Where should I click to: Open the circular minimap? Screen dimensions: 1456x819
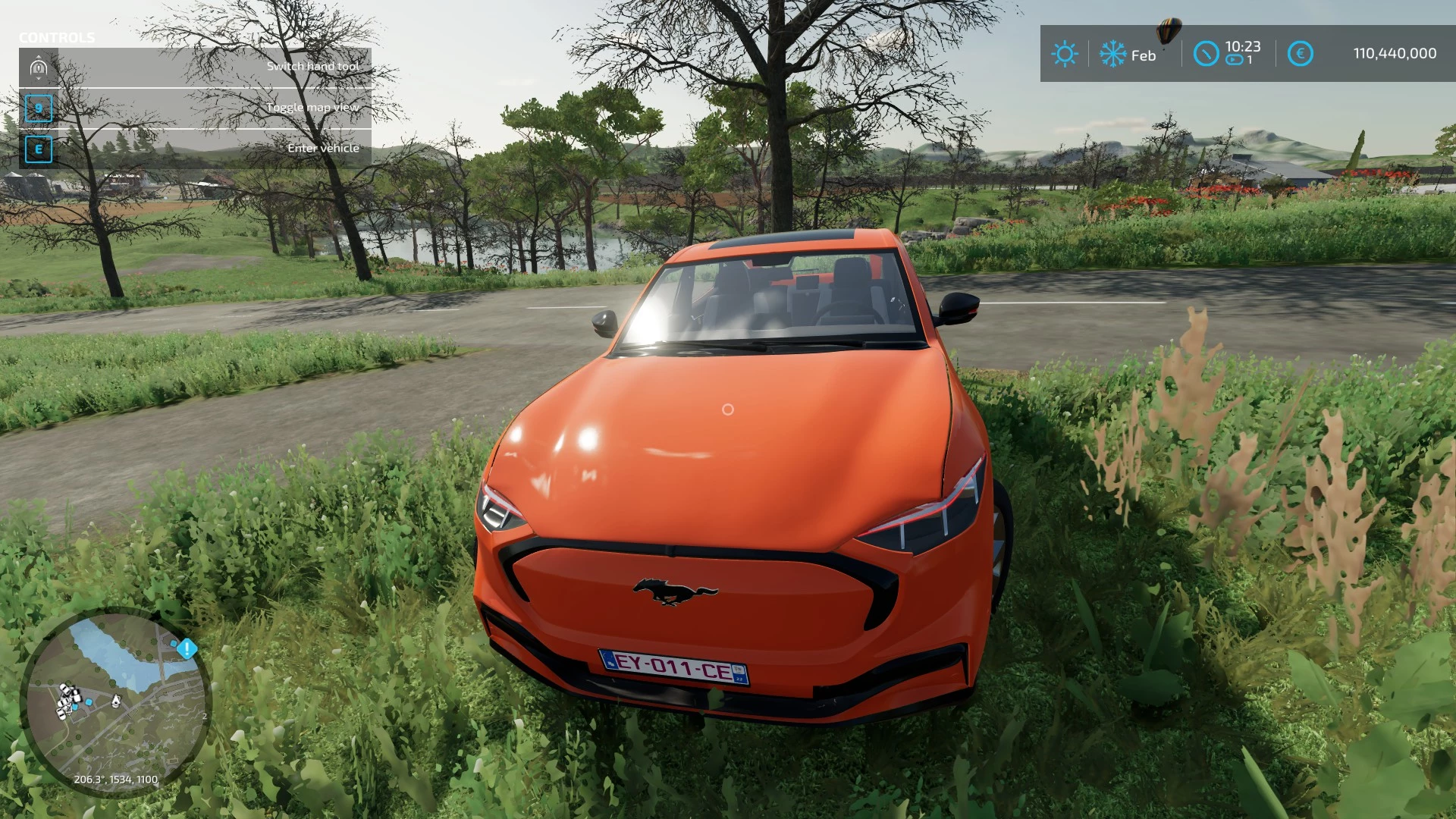(x=115, y=701)
